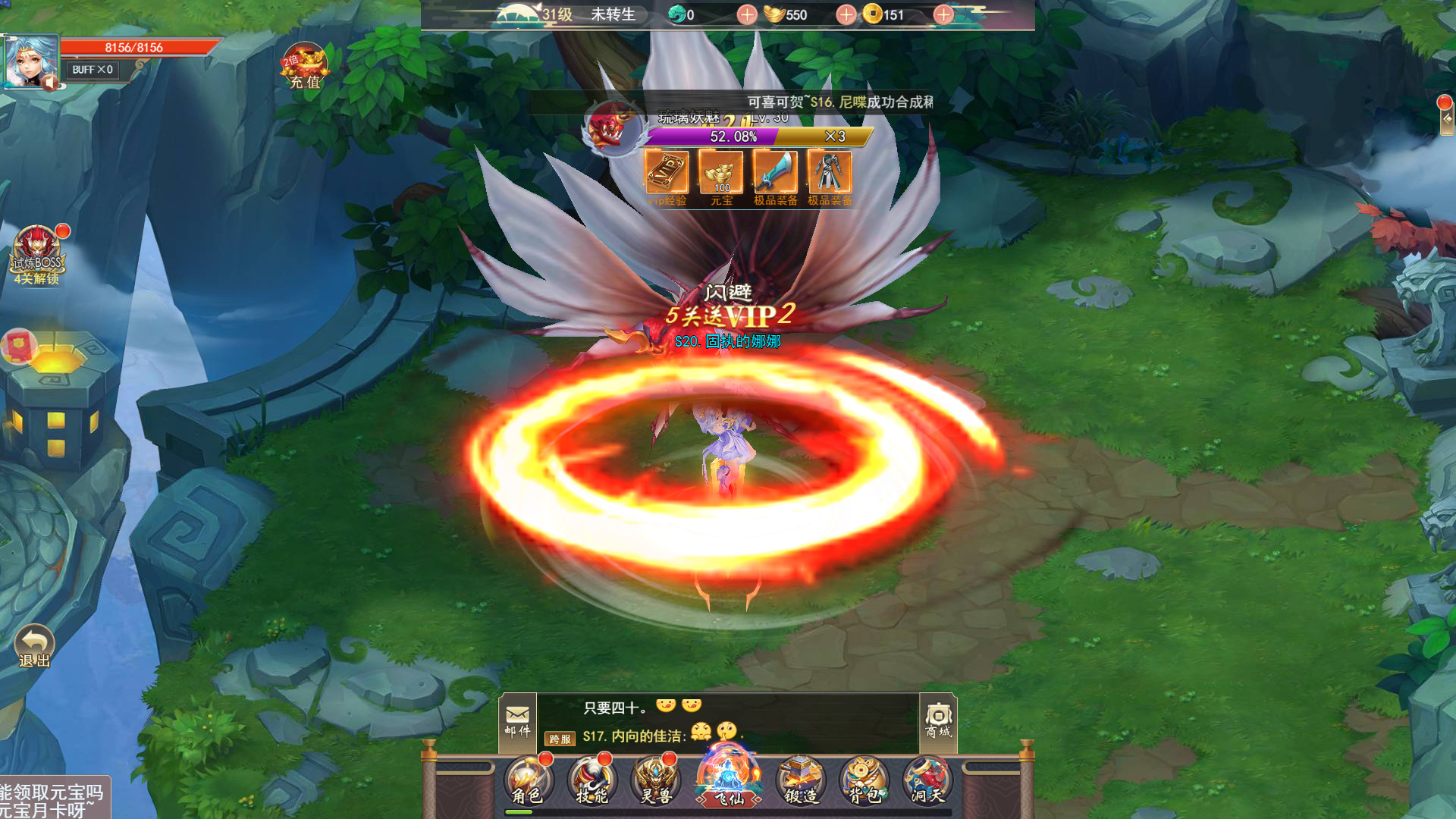Open the 角色 character panel
The image size is (1456, 819).
pyautogui.click(x=526, y=781)
